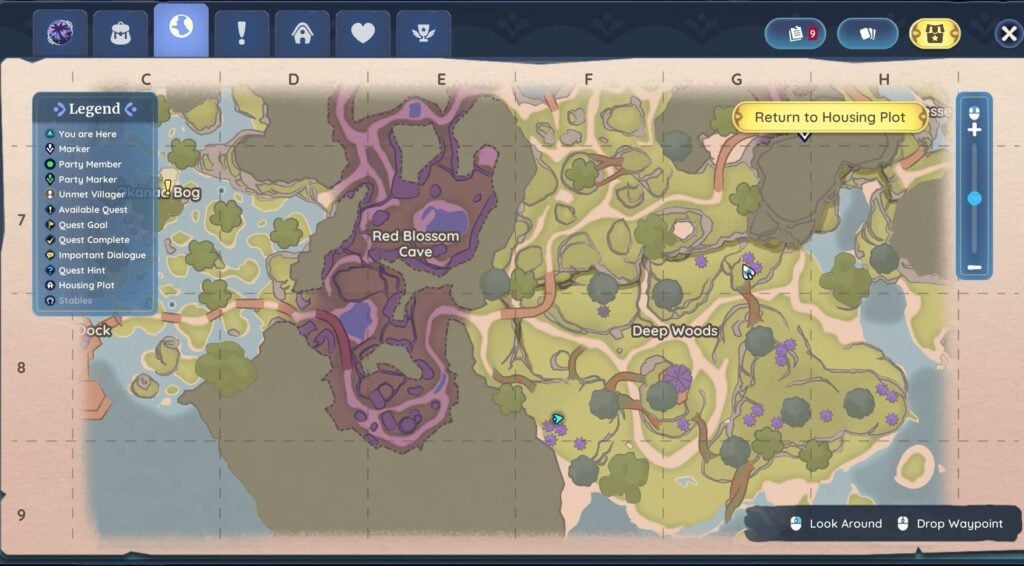Click Return to Housing Plot
Image resolution: width=1024 pixels, height=566 pixels.
point(829,117)
